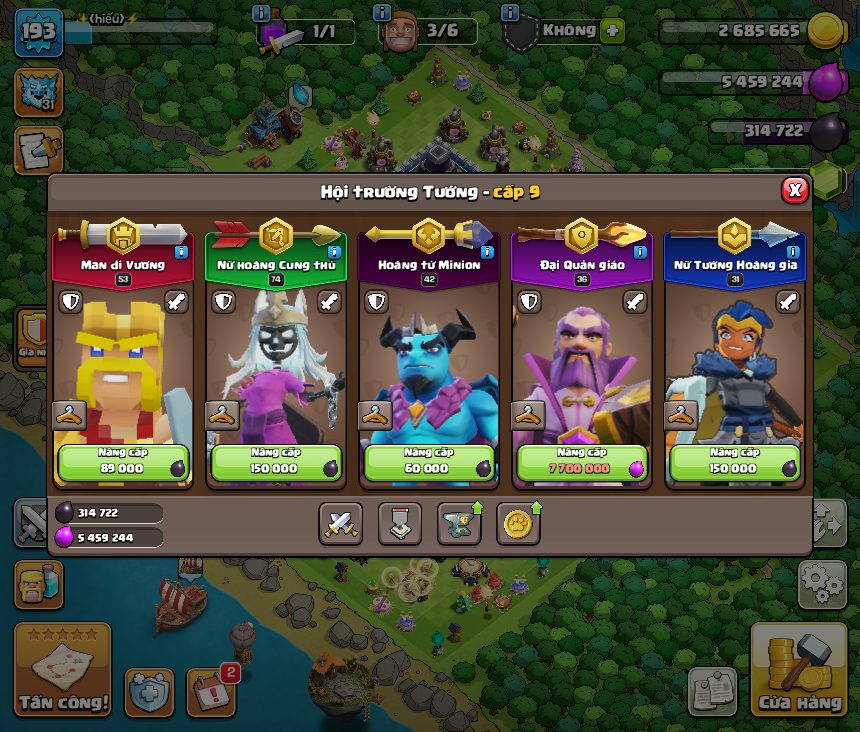Change Nữ hoàng Cung thủ skin via hanger

pos(221,415)
